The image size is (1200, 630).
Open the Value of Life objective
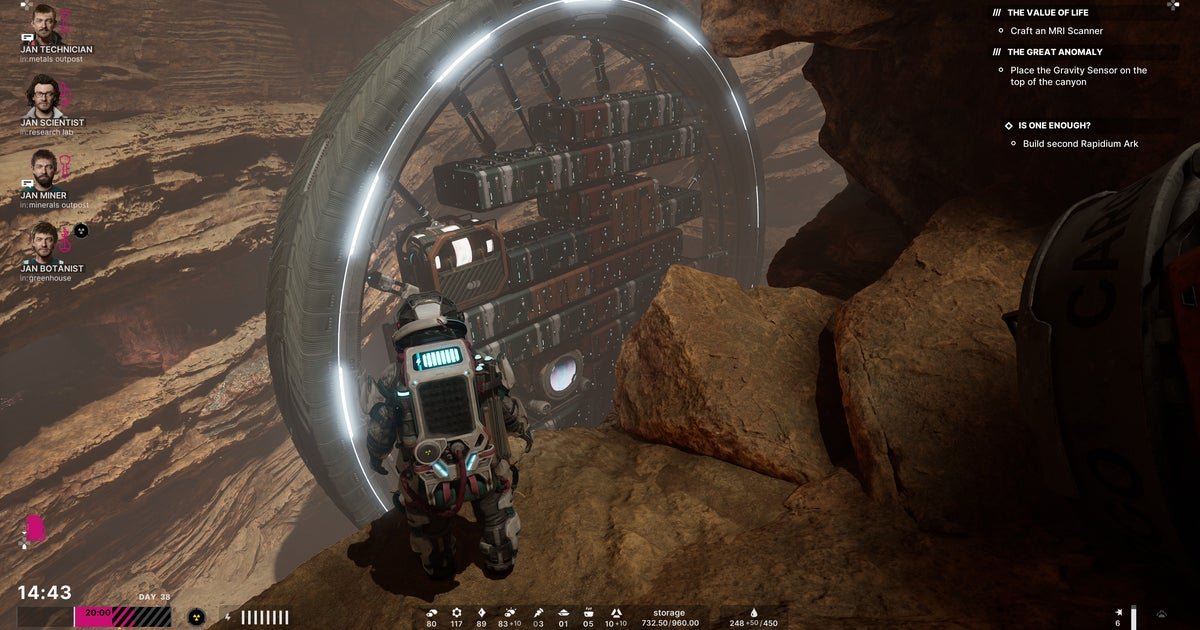[x=1047, y=13]
